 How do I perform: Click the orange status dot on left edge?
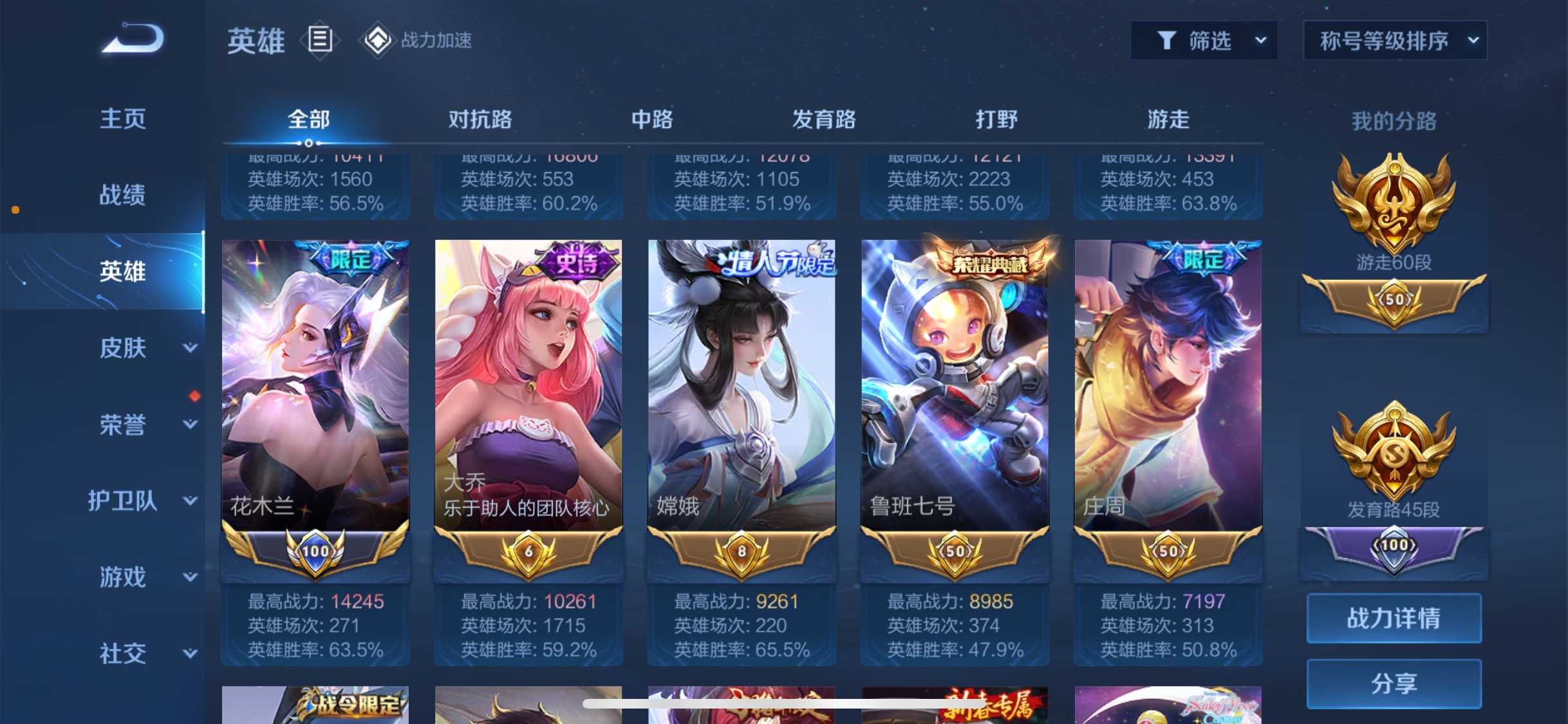tap(15, 209)
